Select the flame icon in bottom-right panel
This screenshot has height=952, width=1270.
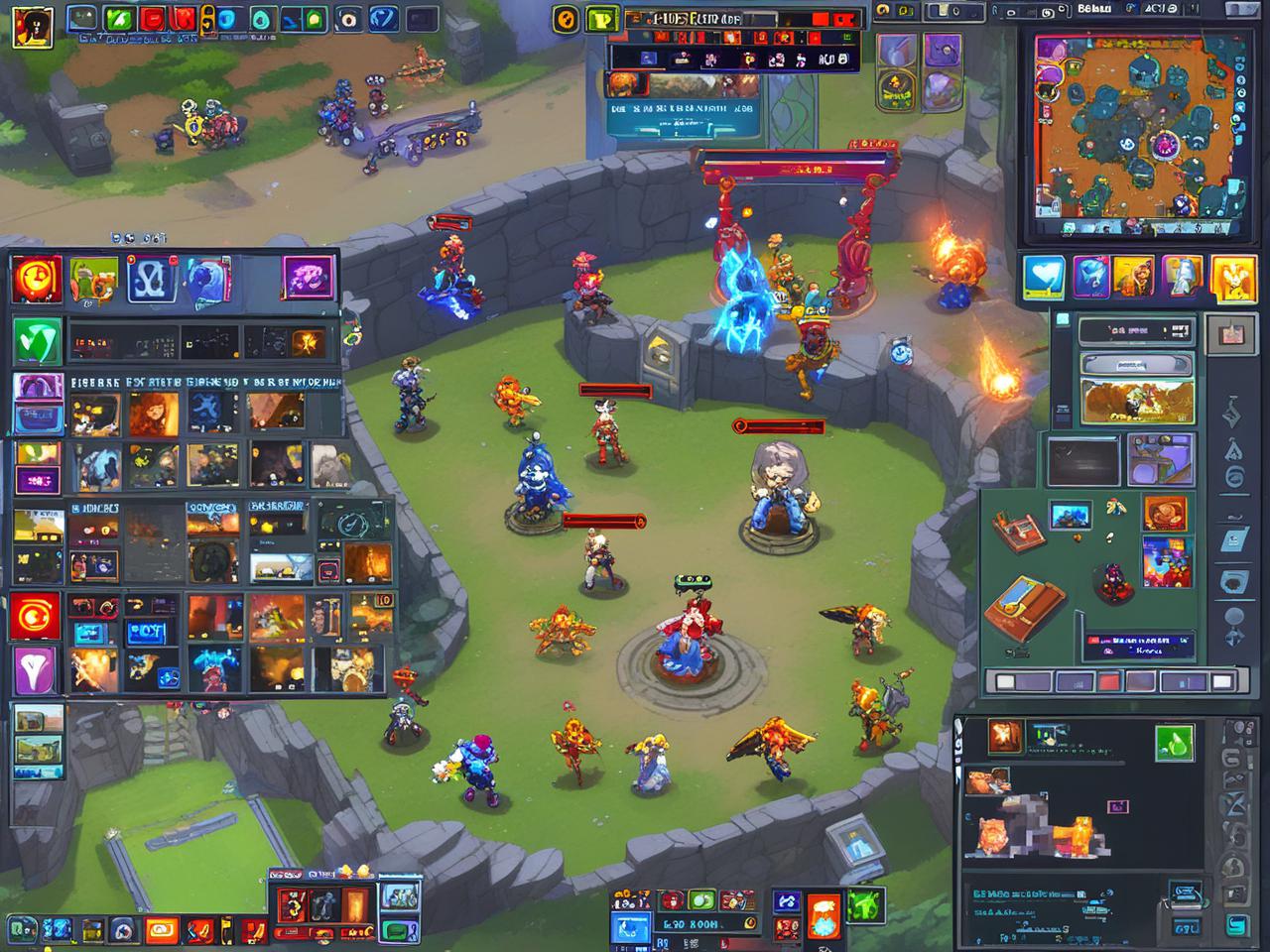point(1004,736)
